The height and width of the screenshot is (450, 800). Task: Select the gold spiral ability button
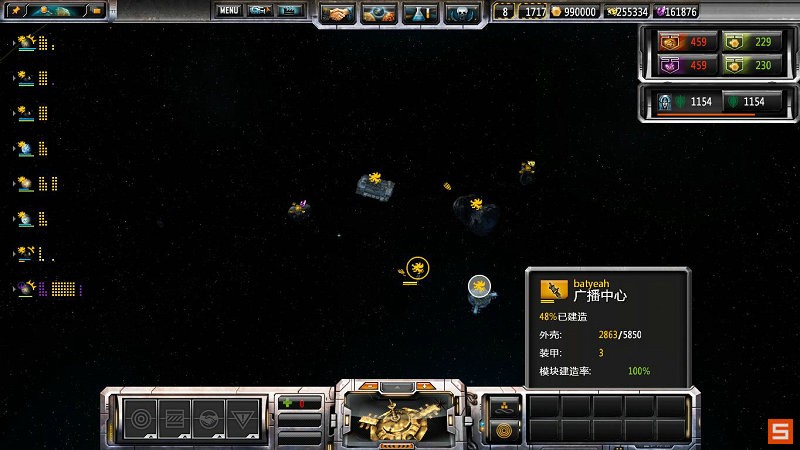(x=503, y=431)
